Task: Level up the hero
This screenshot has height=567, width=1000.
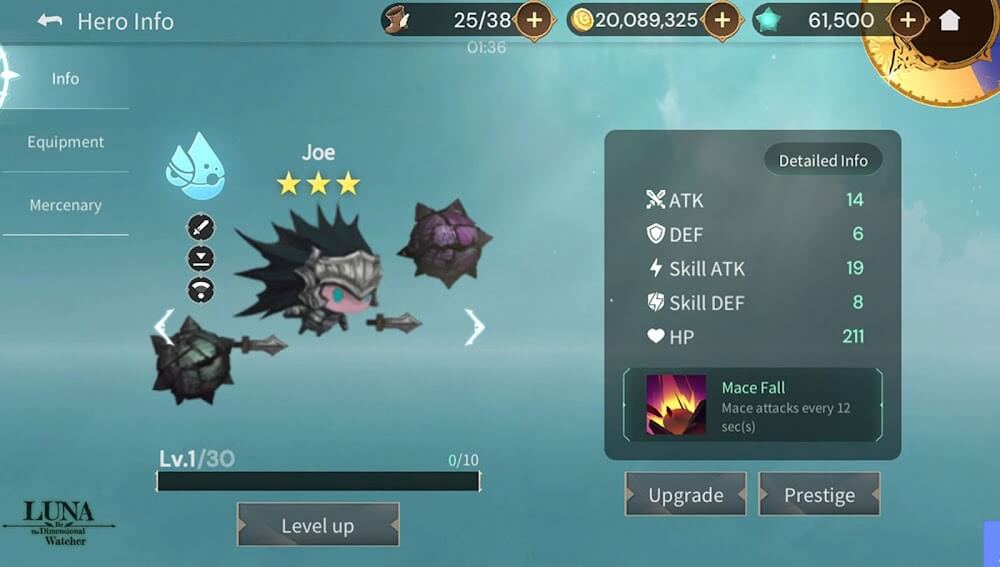Action: point(317,526)
